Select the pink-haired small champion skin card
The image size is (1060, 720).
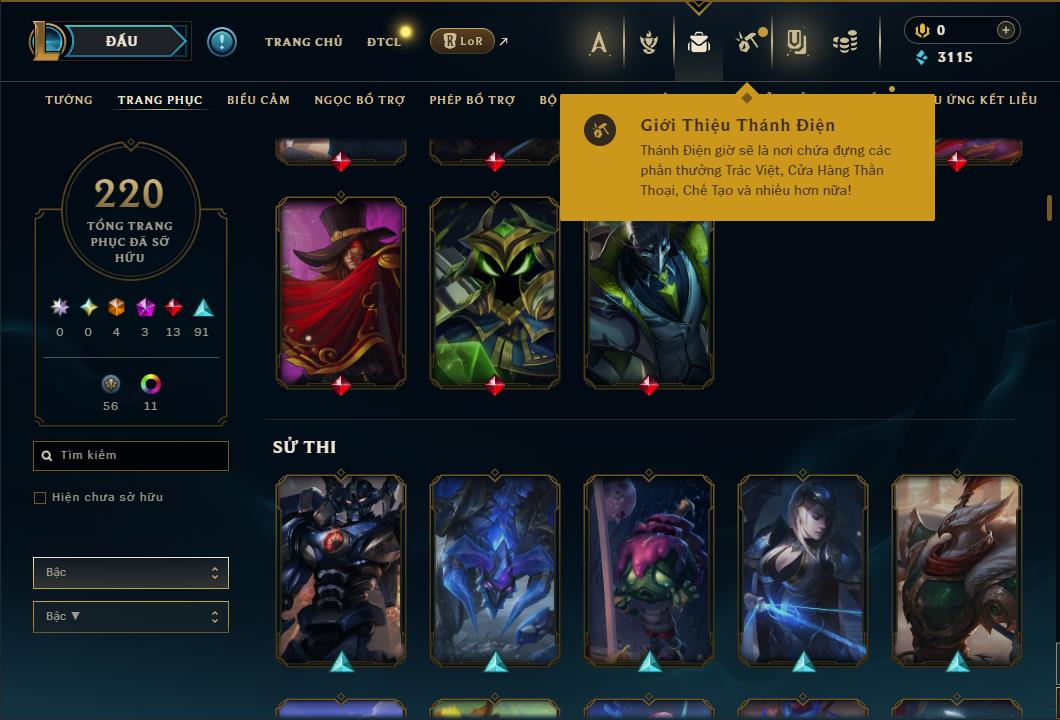point(649,568)
